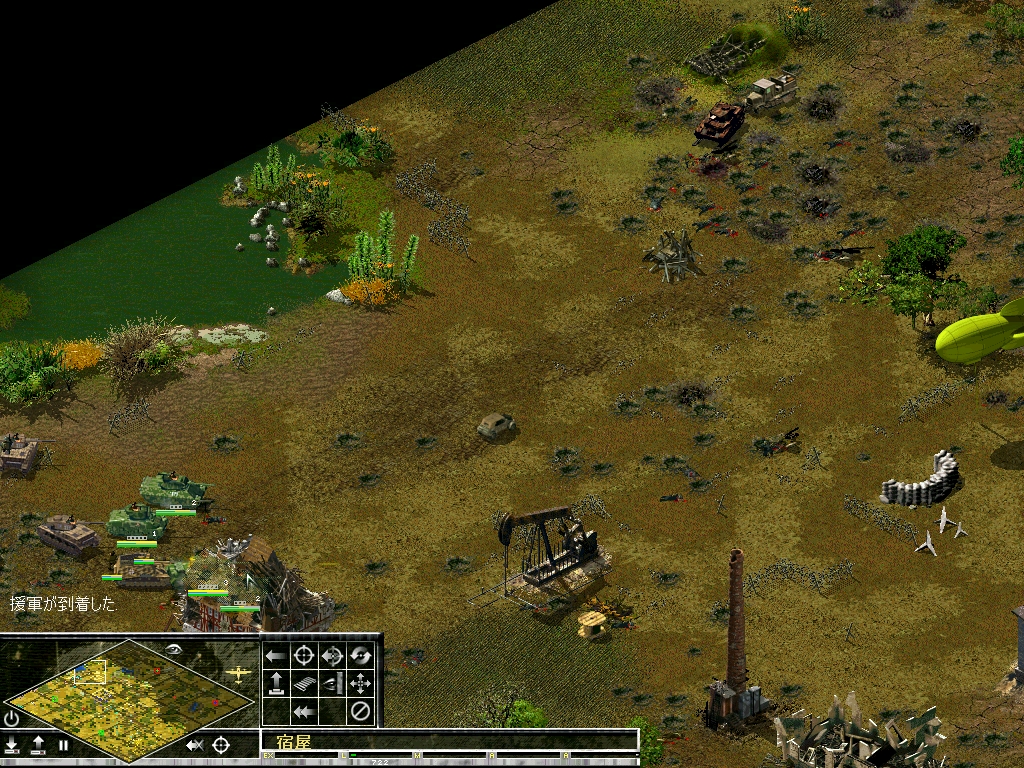This screenshot has height=768, width=1024.
Task: Select the right green tank unit
Action: 176,490
